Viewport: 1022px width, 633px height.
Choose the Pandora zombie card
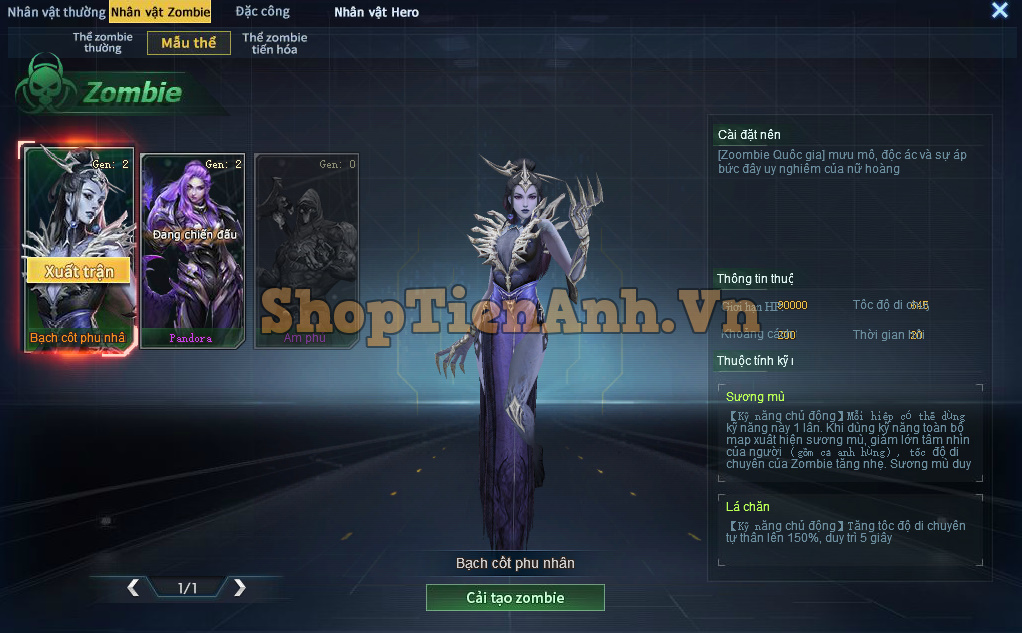coord(191,250)
